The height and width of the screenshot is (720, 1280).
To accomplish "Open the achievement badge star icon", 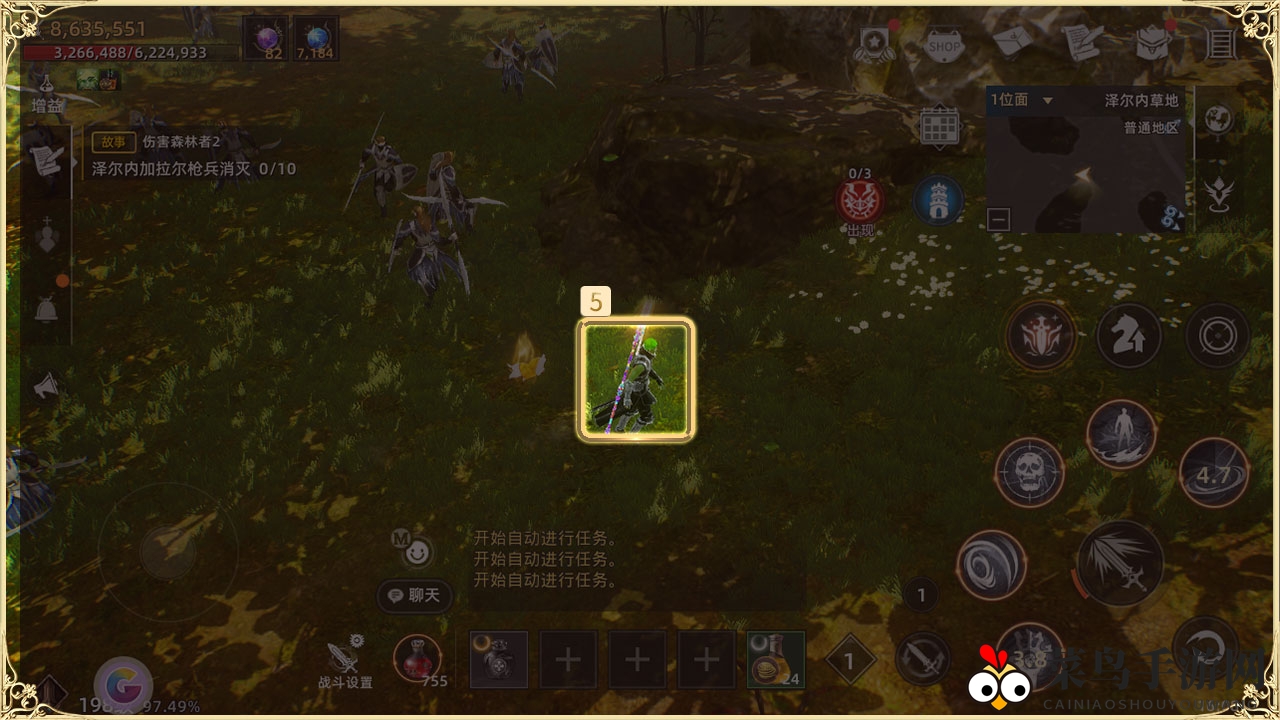I will 874,45.
